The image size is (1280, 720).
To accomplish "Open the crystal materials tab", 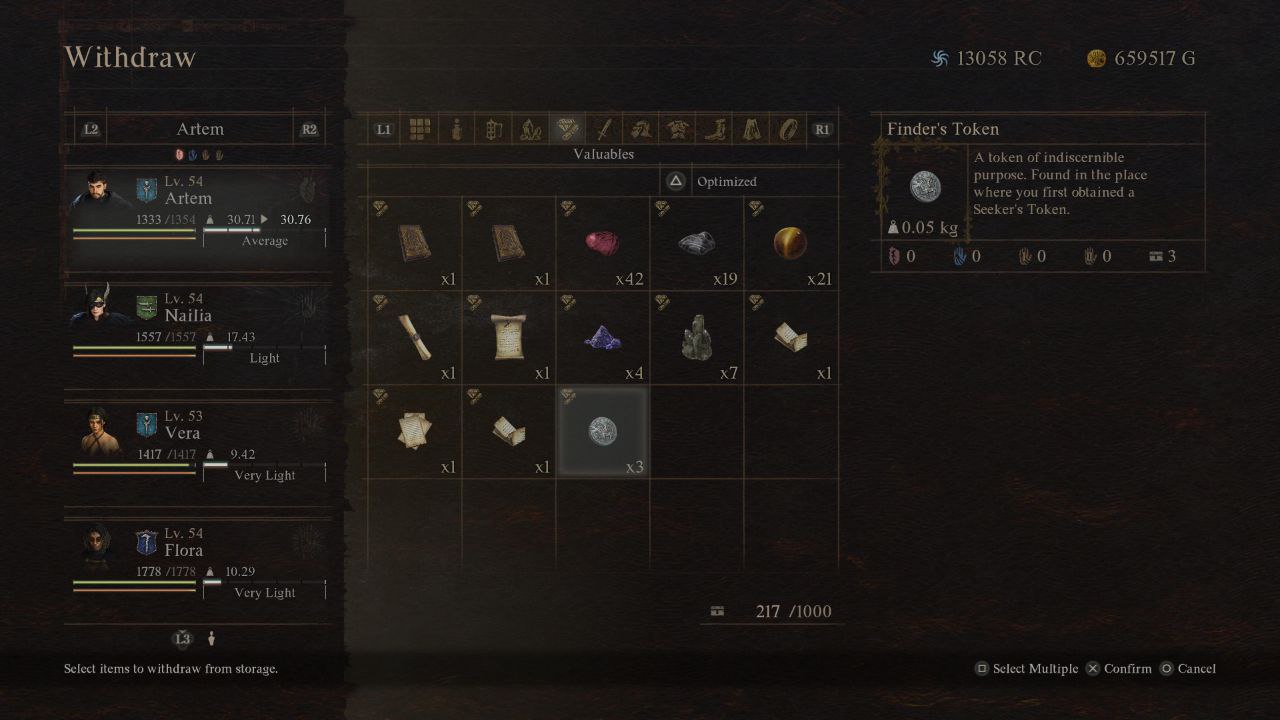I will click(x=529, y=129).
